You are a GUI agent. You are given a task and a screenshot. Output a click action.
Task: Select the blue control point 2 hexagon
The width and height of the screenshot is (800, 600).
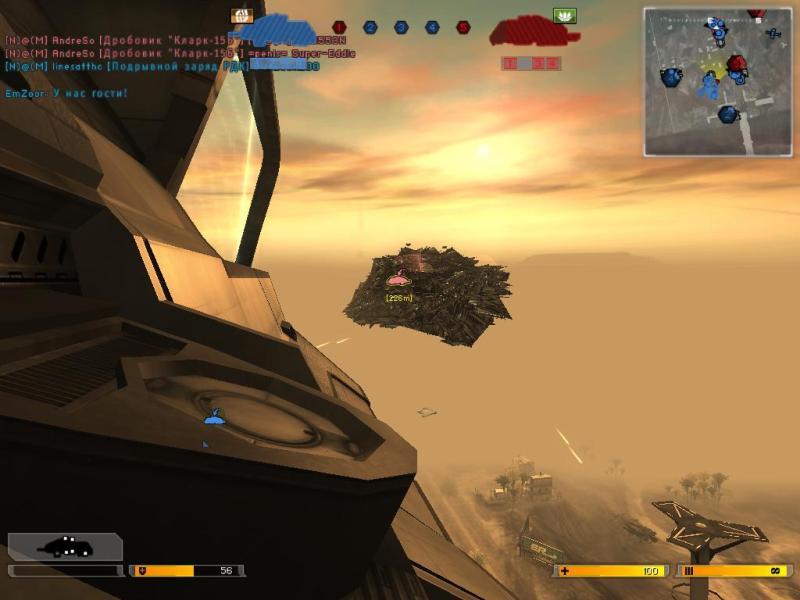click(x=370, y=28)
